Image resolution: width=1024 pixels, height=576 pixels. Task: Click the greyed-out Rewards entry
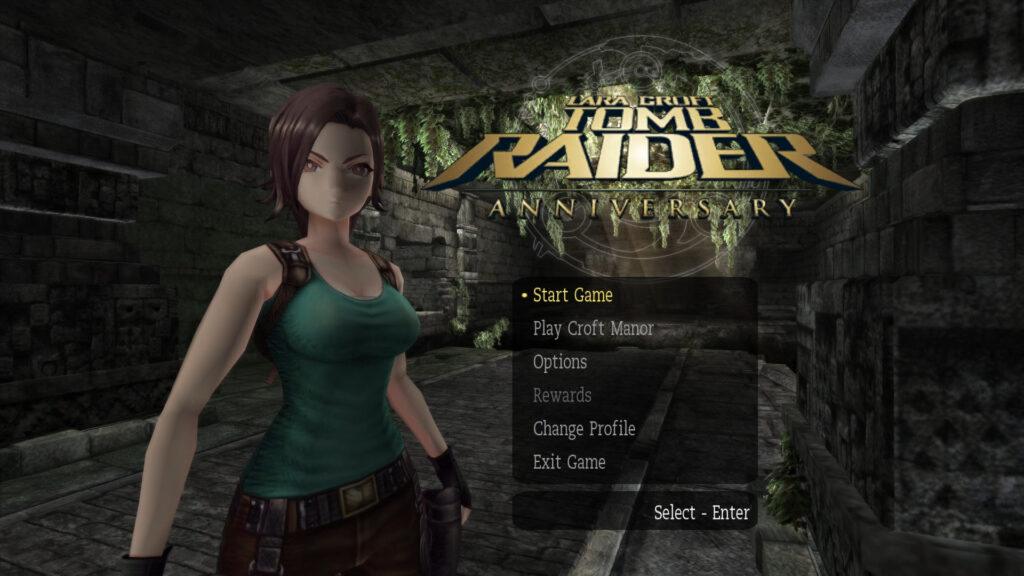point(562,395)
